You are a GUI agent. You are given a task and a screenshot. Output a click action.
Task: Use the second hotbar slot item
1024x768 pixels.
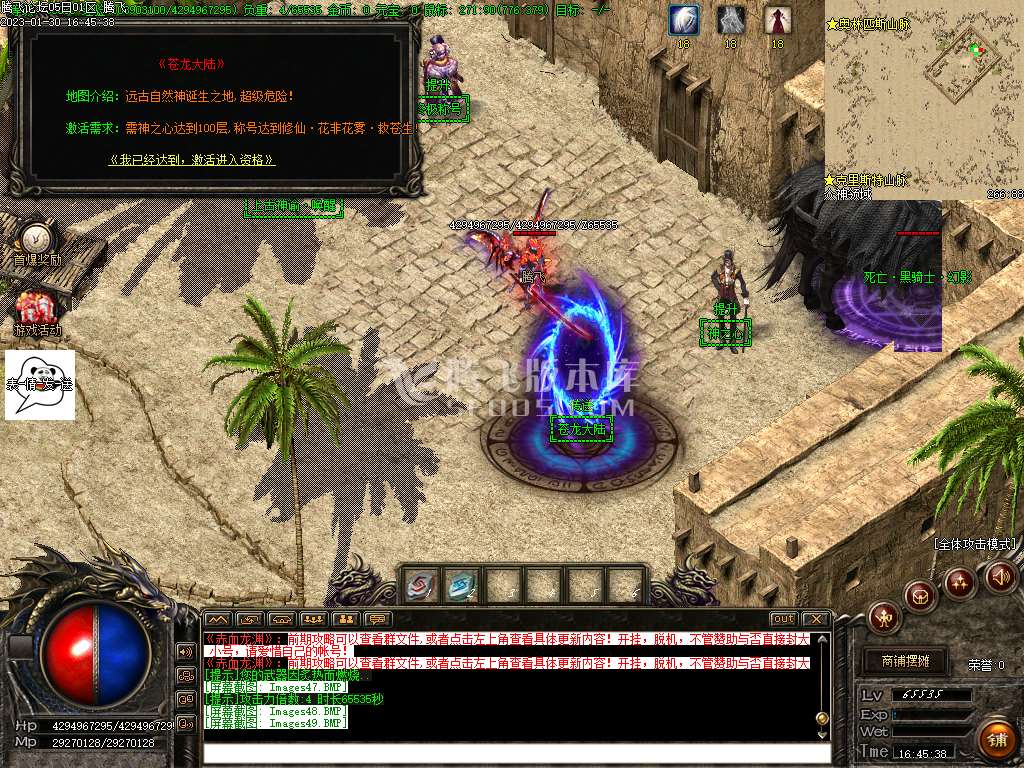click(461, 585)
